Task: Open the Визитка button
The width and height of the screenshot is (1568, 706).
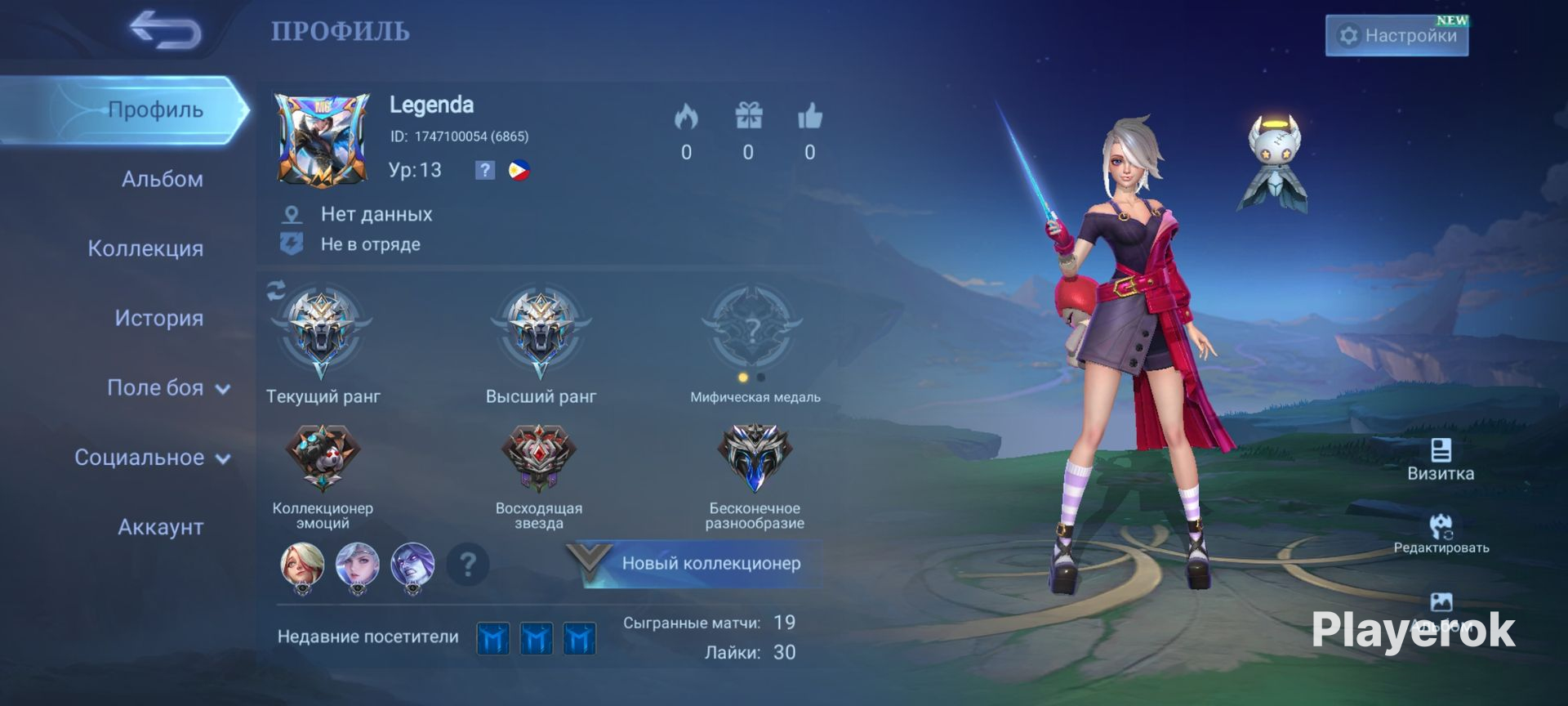Action: [1441, 460]
